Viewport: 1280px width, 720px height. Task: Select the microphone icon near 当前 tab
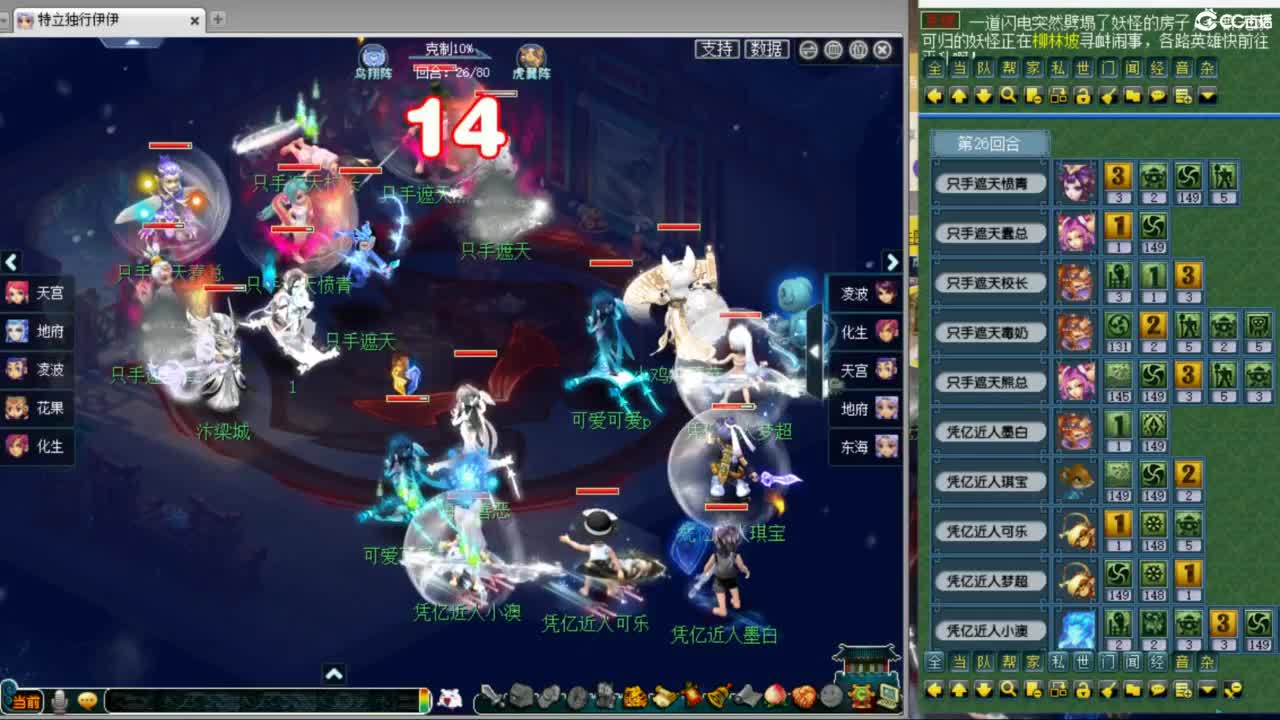pyautogui.click(x=58, y=703)
